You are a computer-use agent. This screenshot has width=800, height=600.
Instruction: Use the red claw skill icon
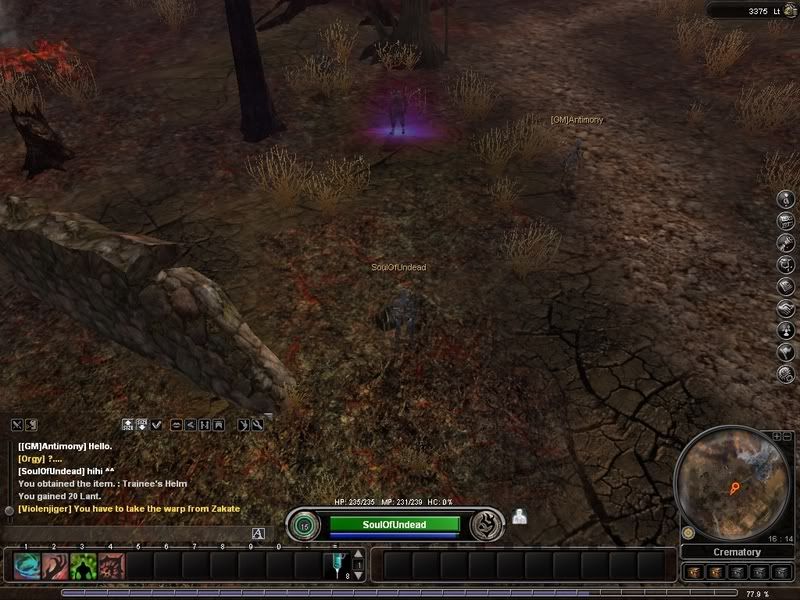tap(56, 566)
